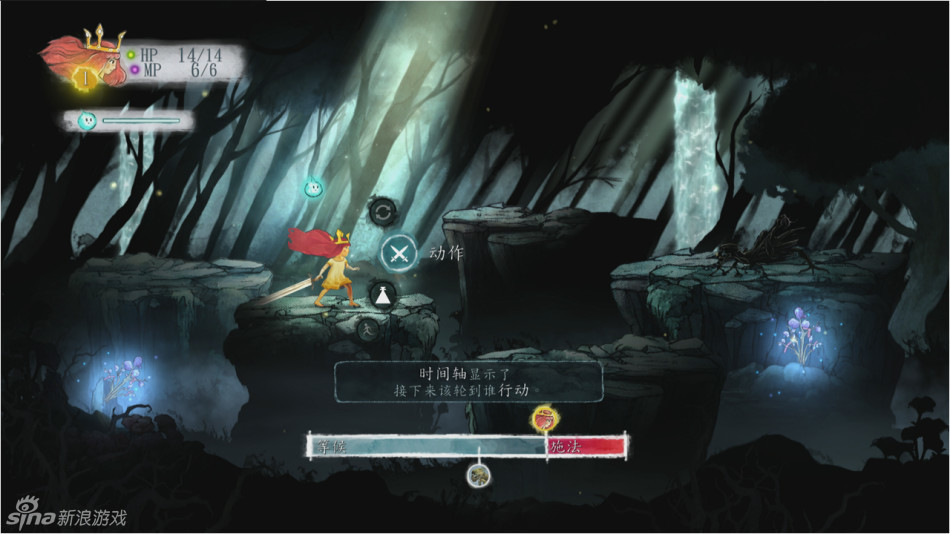Choose the swap party member icon
The width and height of the screenshot is (950, 534).
(x=382, y=211)
